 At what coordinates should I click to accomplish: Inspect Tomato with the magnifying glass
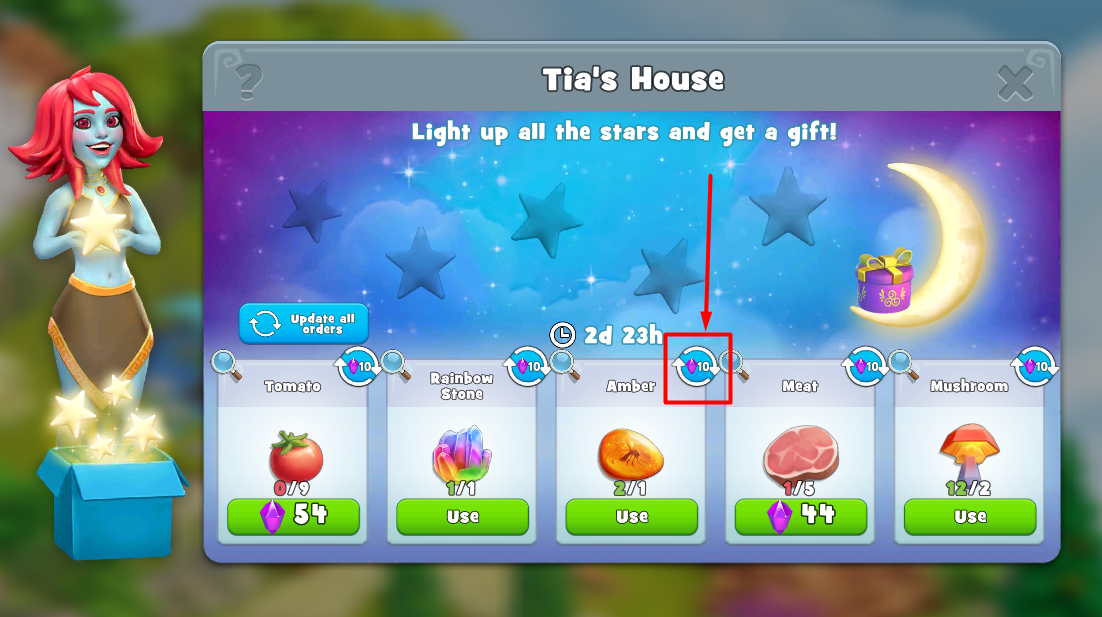click(x=227, y=366)
